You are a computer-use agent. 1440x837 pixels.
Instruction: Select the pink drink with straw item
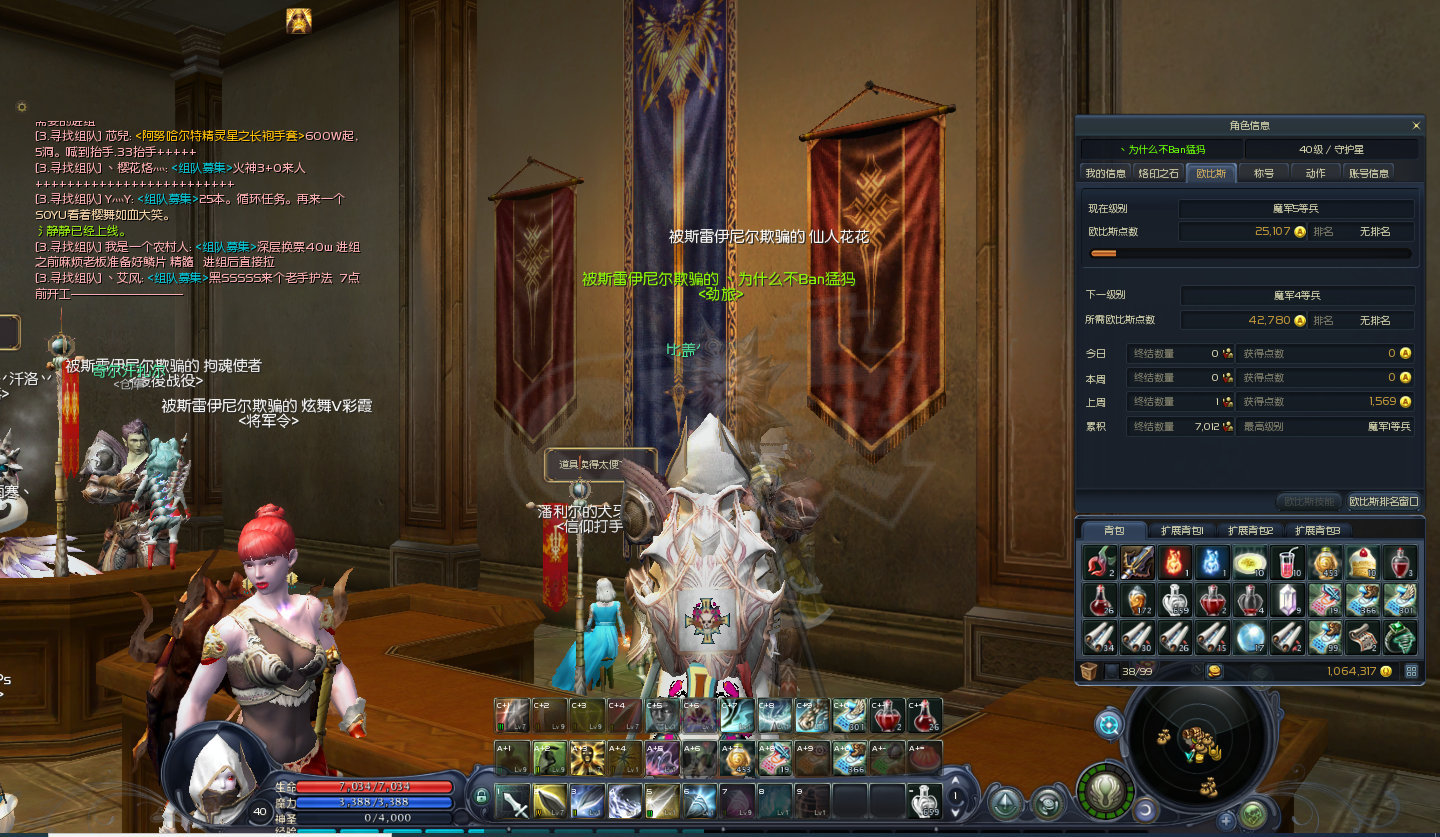click(1288, 563)
